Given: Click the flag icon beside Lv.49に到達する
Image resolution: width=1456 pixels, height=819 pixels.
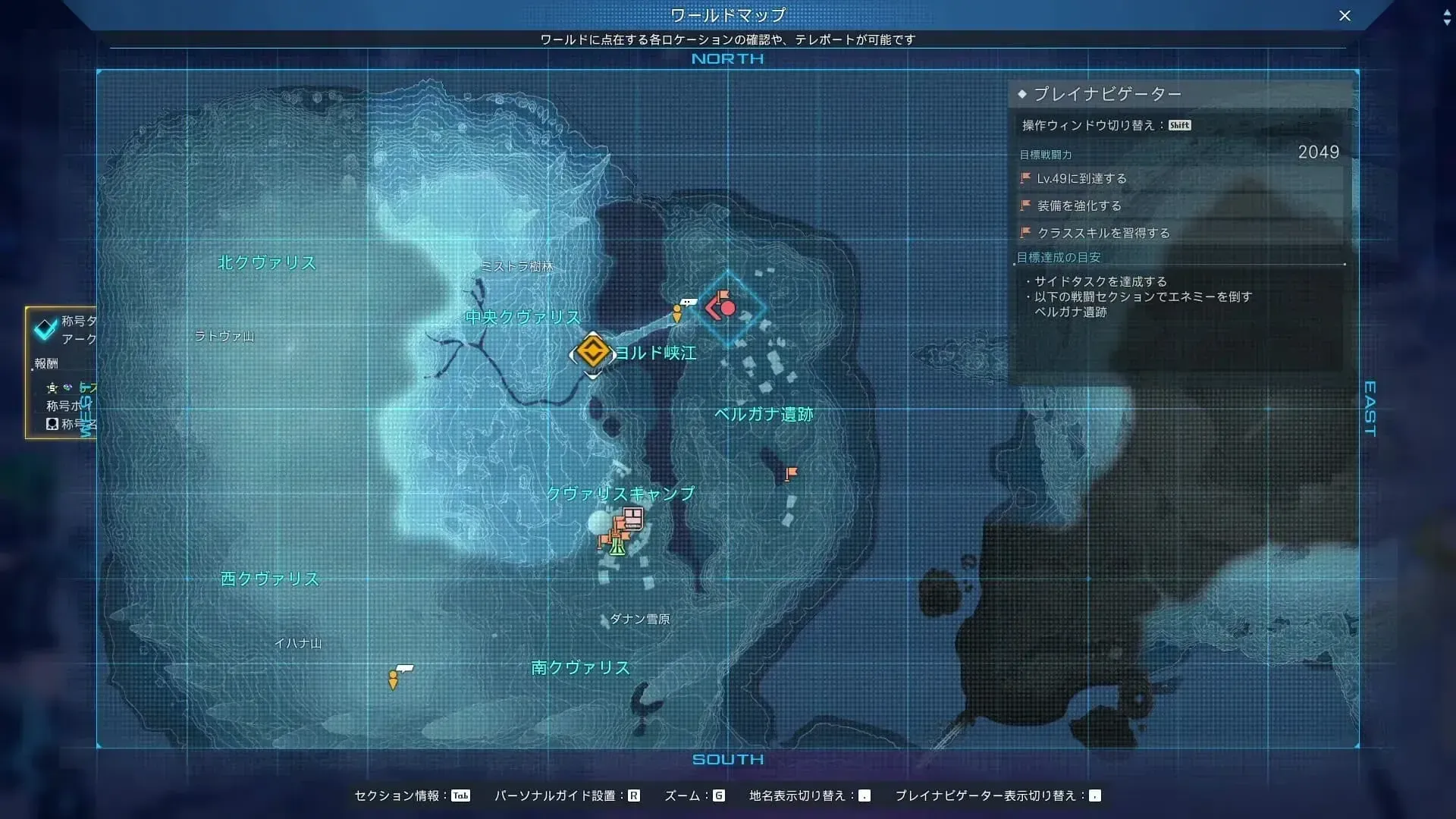Looking at the screenshot, I should 1024,178.
